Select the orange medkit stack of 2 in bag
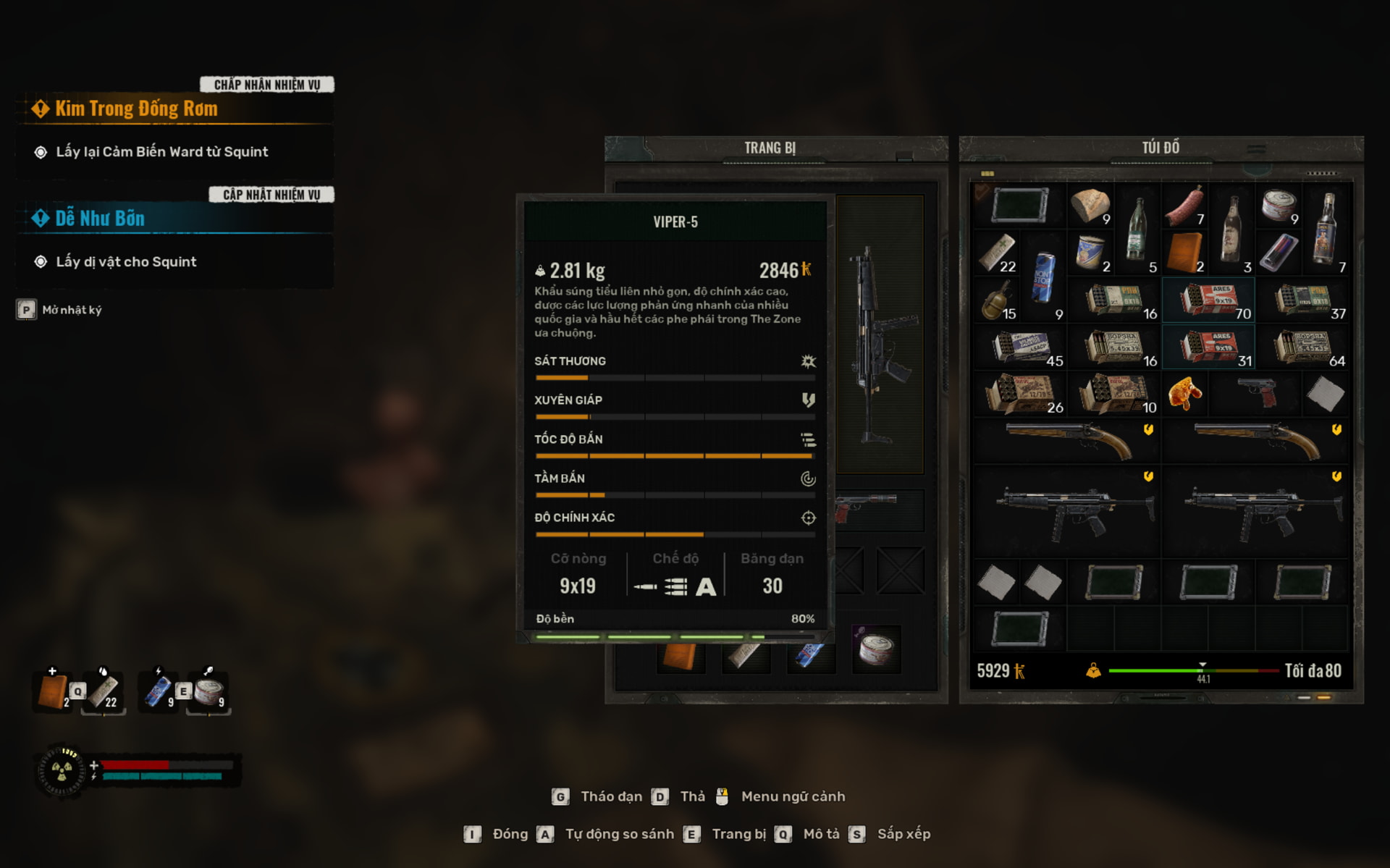The width and height of the screenshot is (1390, 868). pos(1184,252)
